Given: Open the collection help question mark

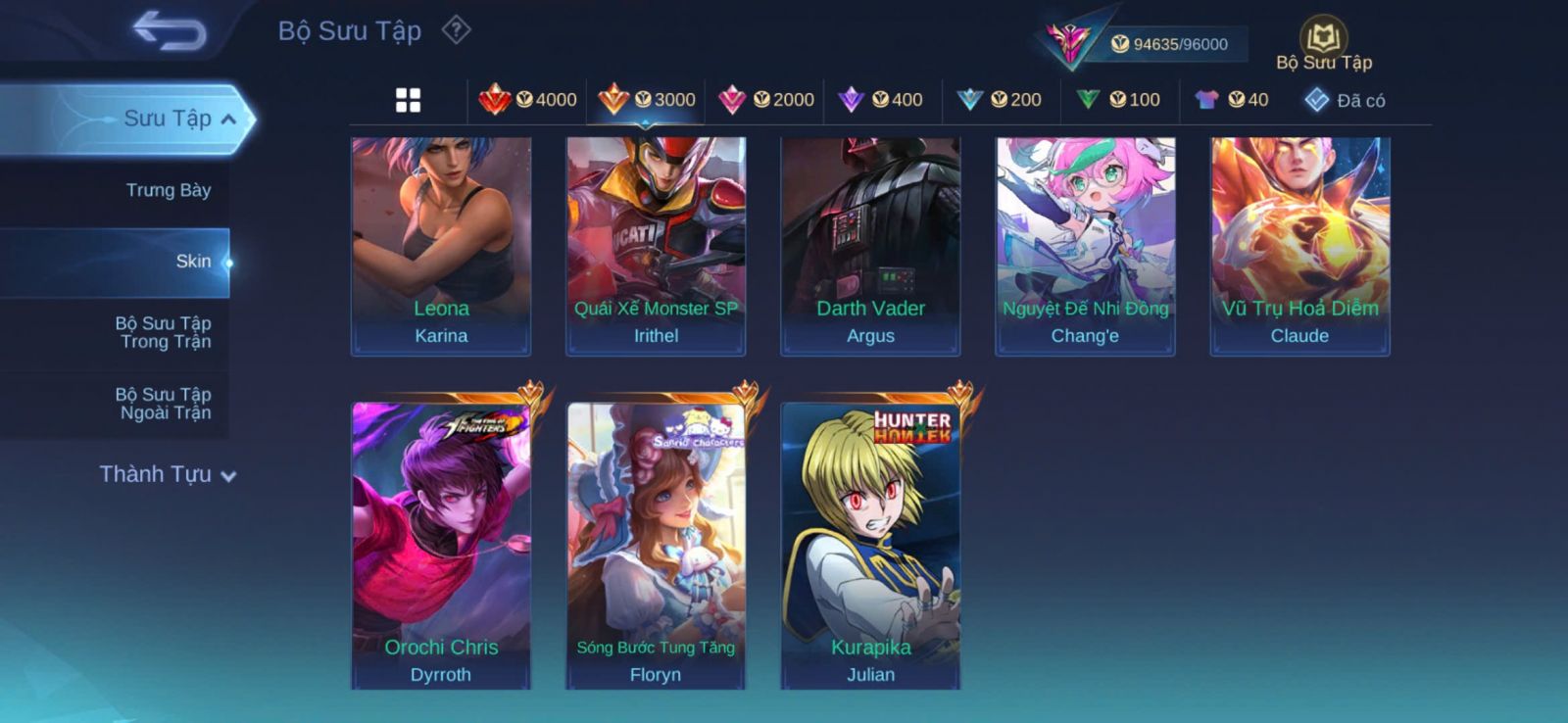Looking at the screenshot, I should [456, 30].
